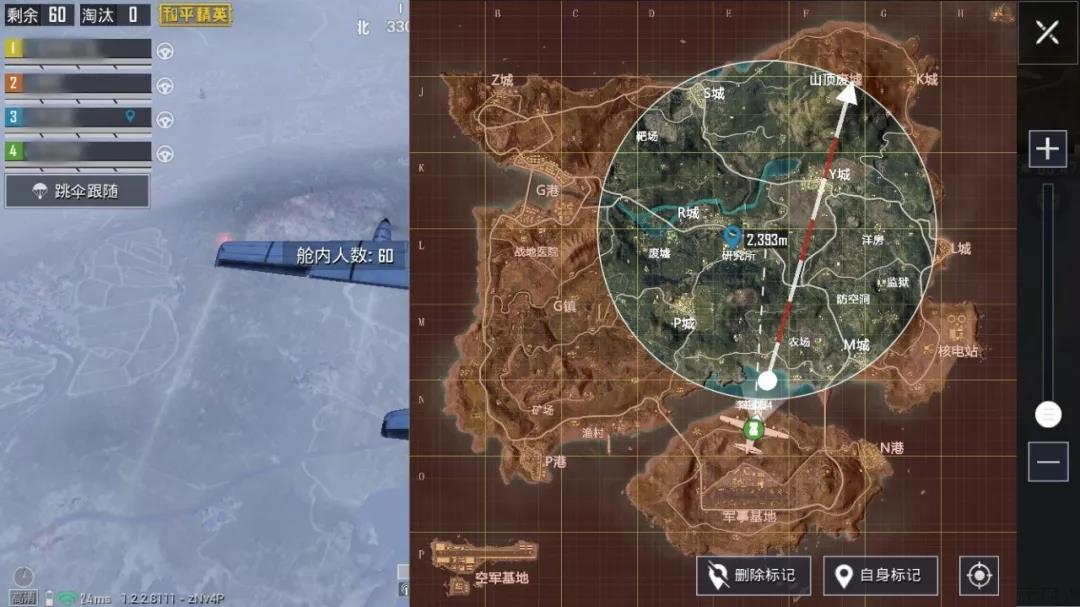Viewport: 1080px width, 607px height.
Task: Select teammate 2 row in squad list
Action: pyautogui.click(x=78, y=83)
